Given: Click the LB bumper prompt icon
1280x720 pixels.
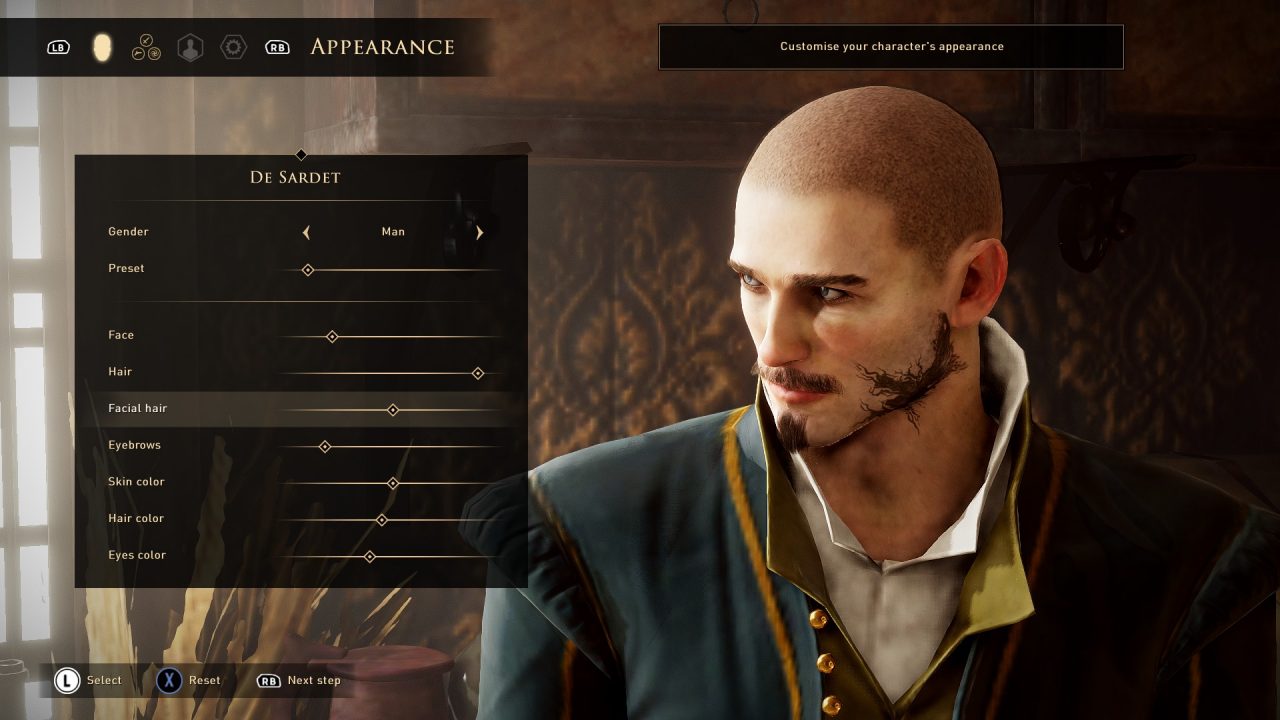Looking at the screenshot, I should (x=58, y=47).
